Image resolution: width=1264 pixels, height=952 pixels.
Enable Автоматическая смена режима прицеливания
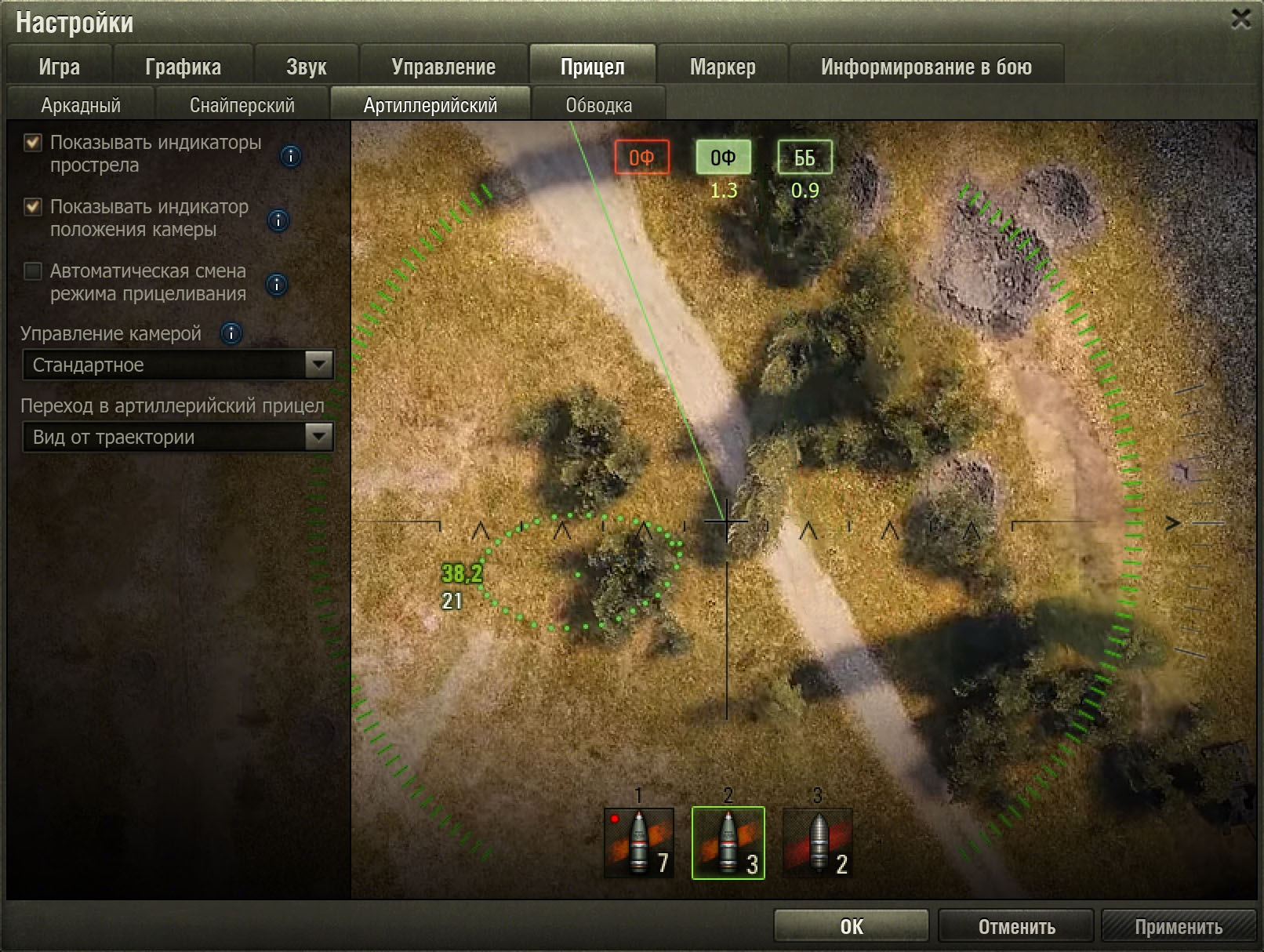point(33,271)
